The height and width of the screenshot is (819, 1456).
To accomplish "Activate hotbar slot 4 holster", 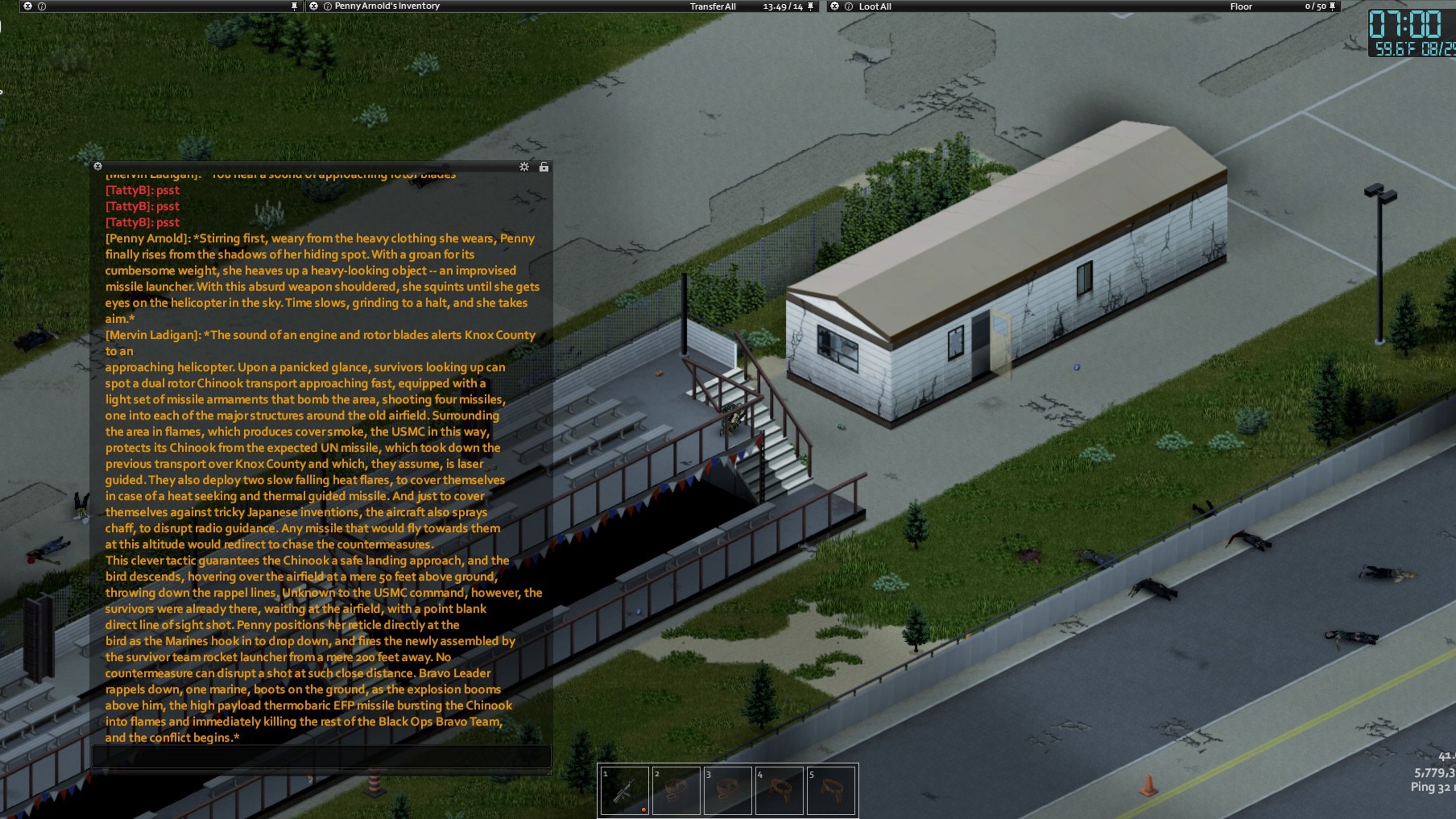I will point(780,790).
